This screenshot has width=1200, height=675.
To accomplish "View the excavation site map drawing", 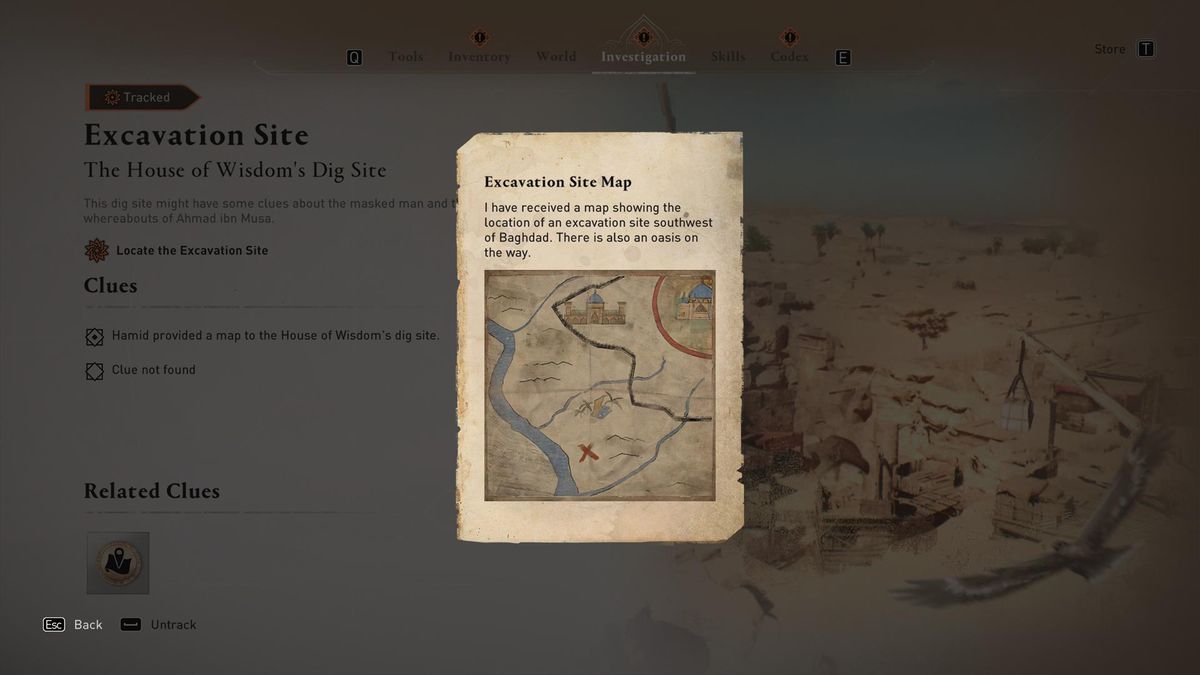I will (x=600, y=385).
